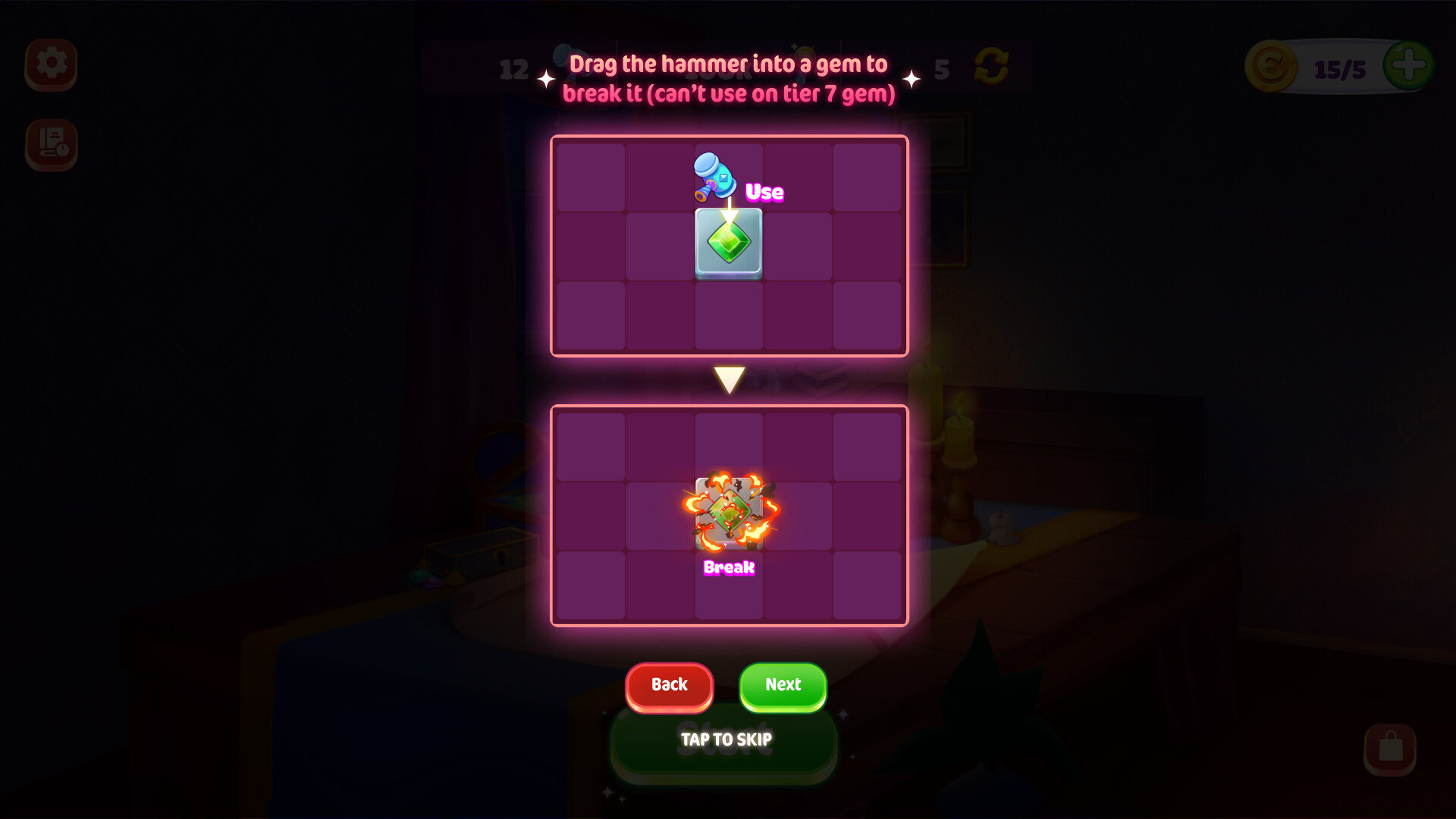Select the counter showing 5 near refresh

click(943, 71)
